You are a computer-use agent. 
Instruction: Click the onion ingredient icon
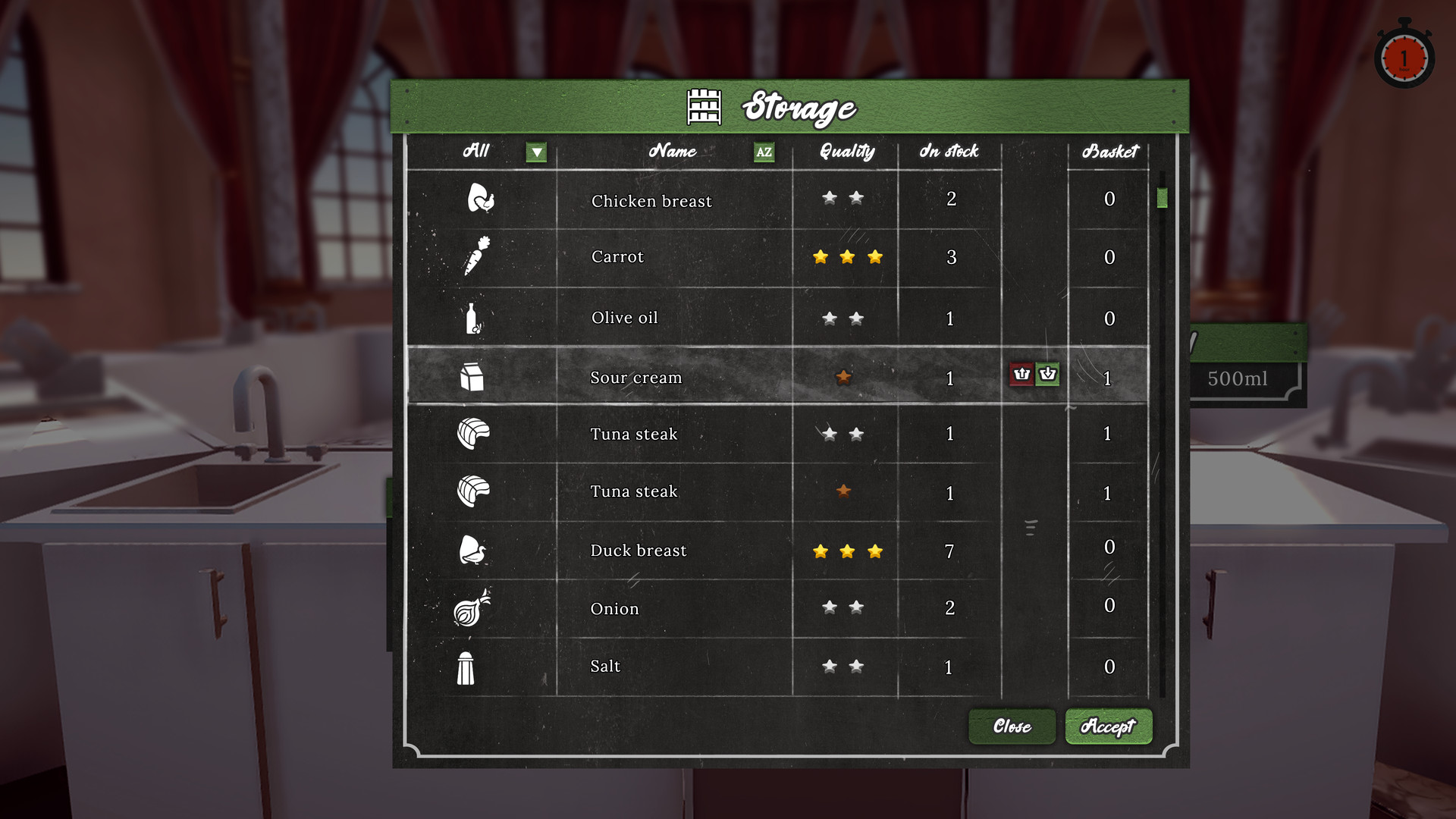[x=469, y=607]
